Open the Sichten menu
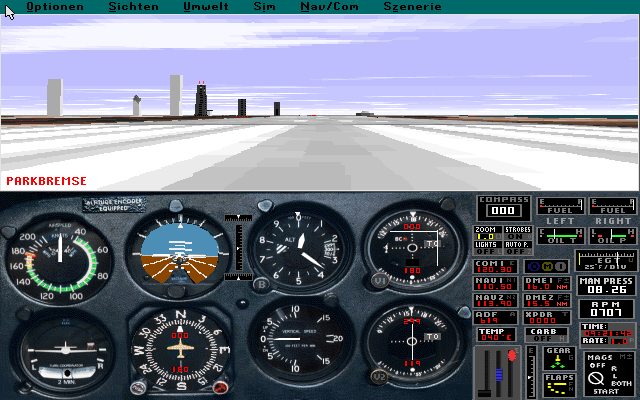Screen dimensions: 640x400 click(x=133, y=6)
